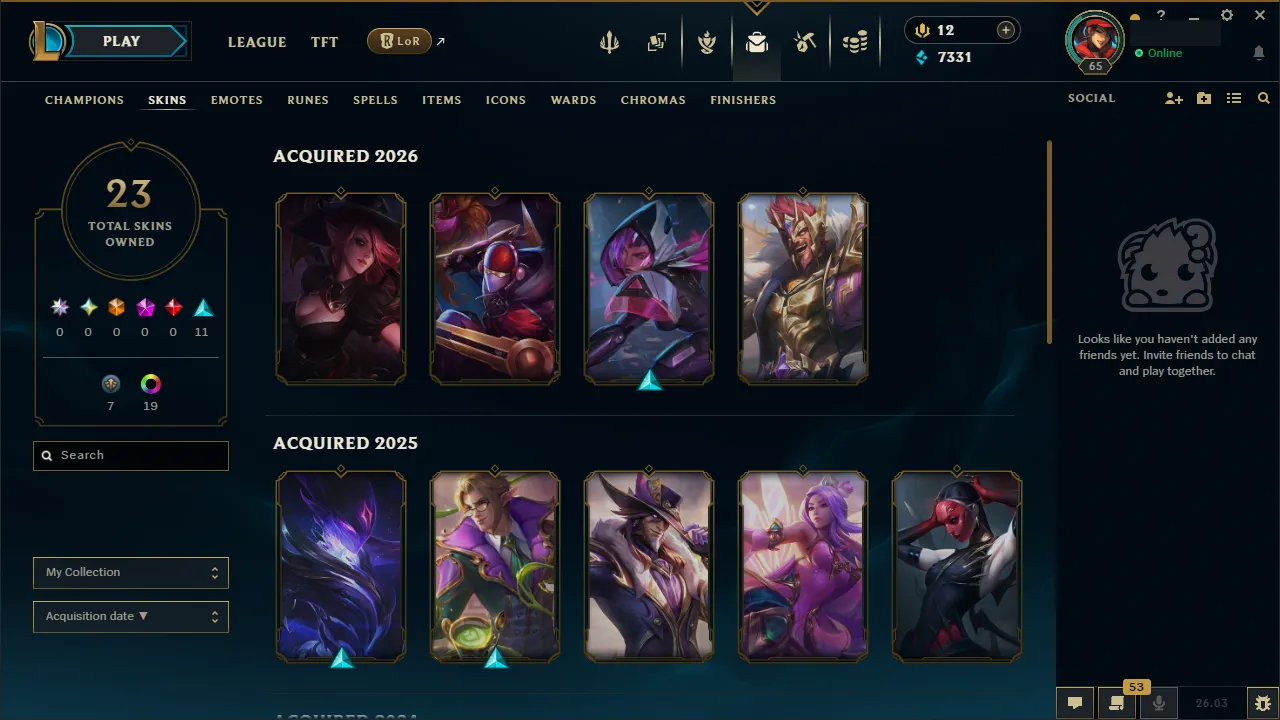Open the Events trident icon
1280x720 pixels.
[x=609, y=42]
